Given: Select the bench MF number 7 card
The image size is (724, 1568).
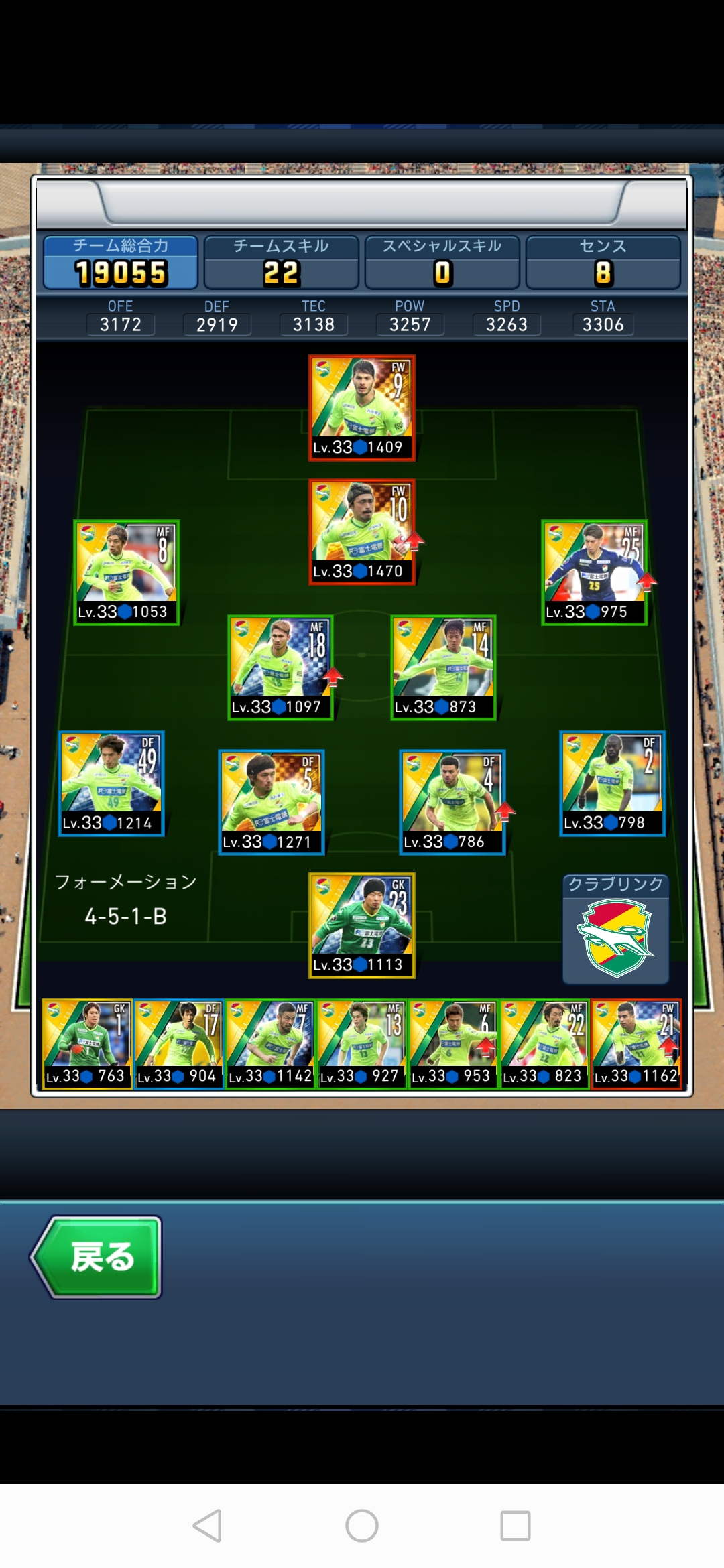Looking at the screenshot, I should tap(270, 1044).
